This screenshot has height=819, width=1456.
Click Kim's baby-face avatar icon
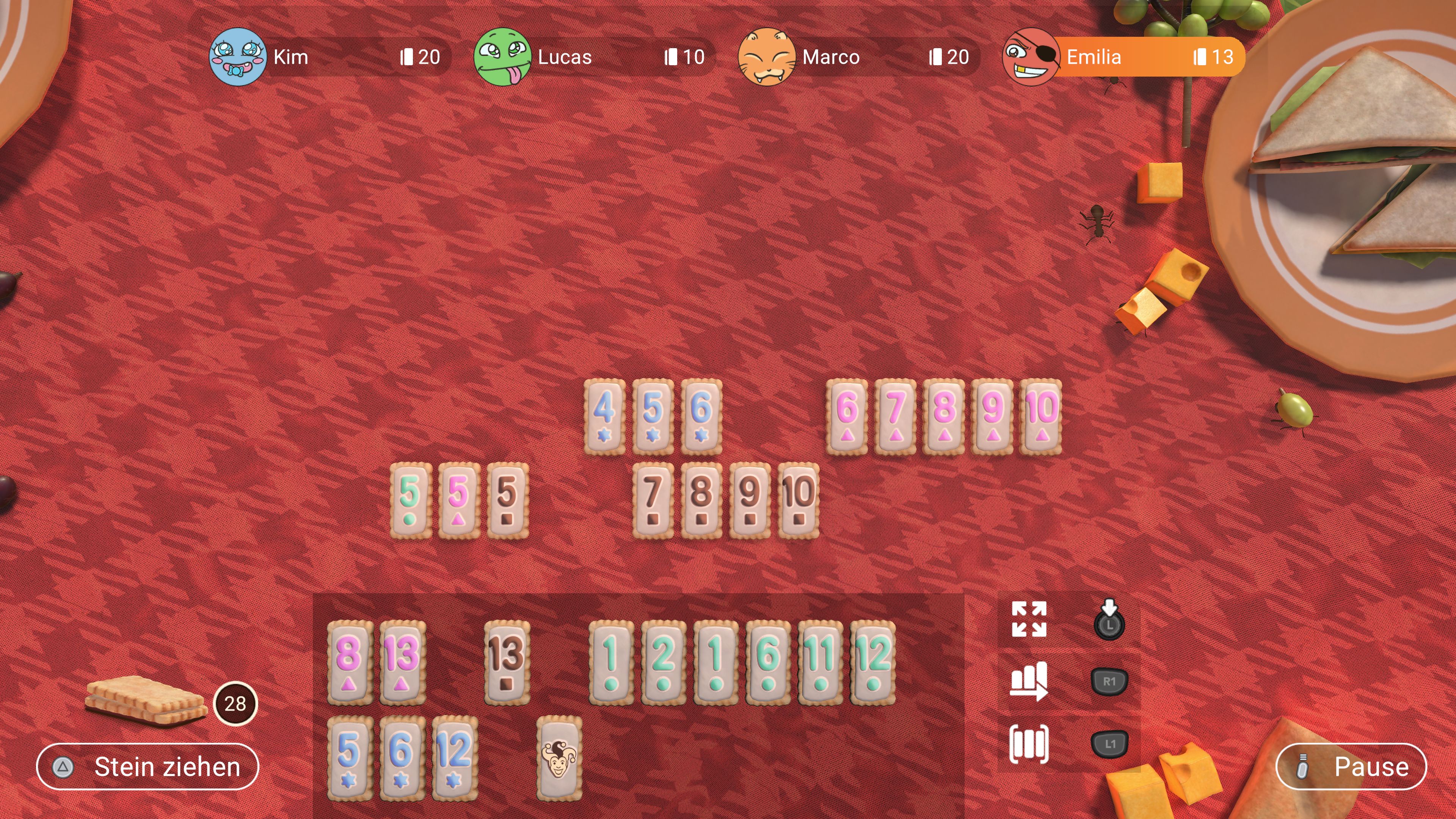[x=238, y=56]
